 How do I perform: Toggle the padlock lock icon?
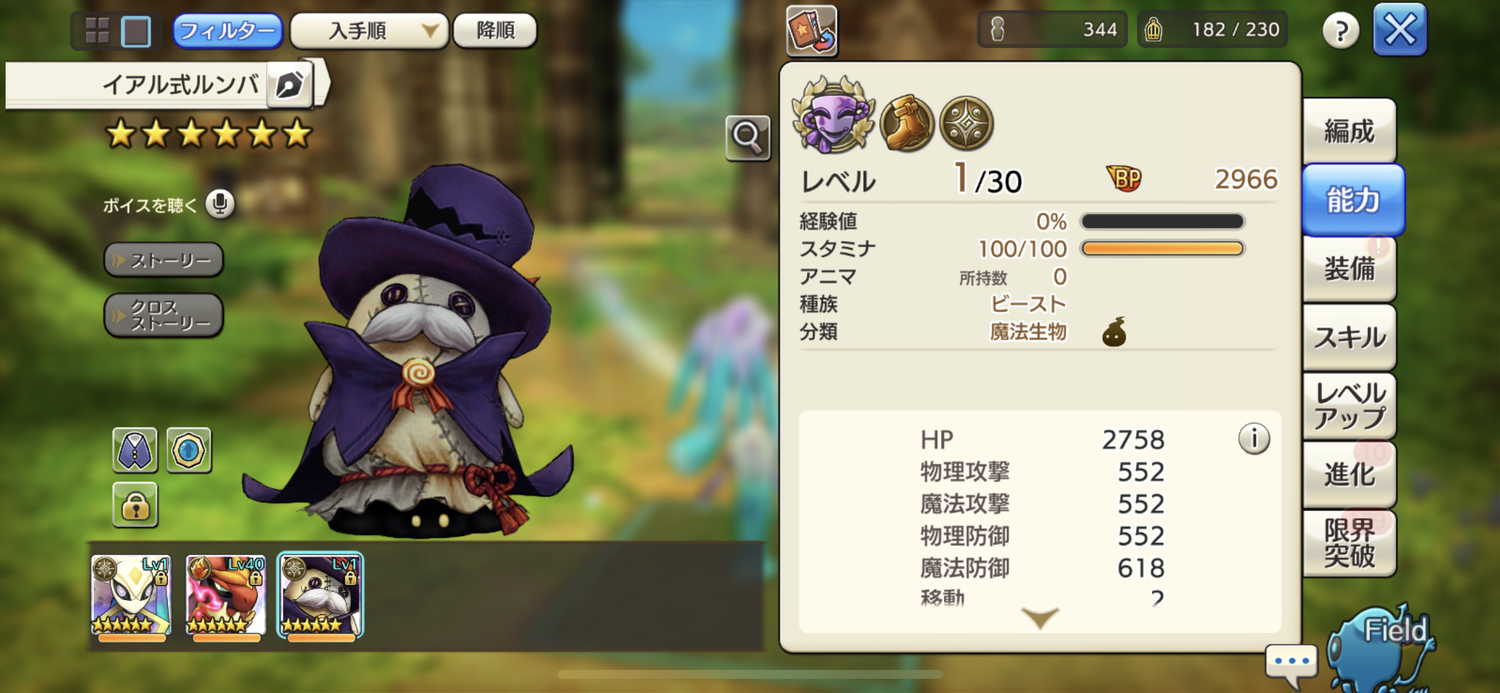135,505
